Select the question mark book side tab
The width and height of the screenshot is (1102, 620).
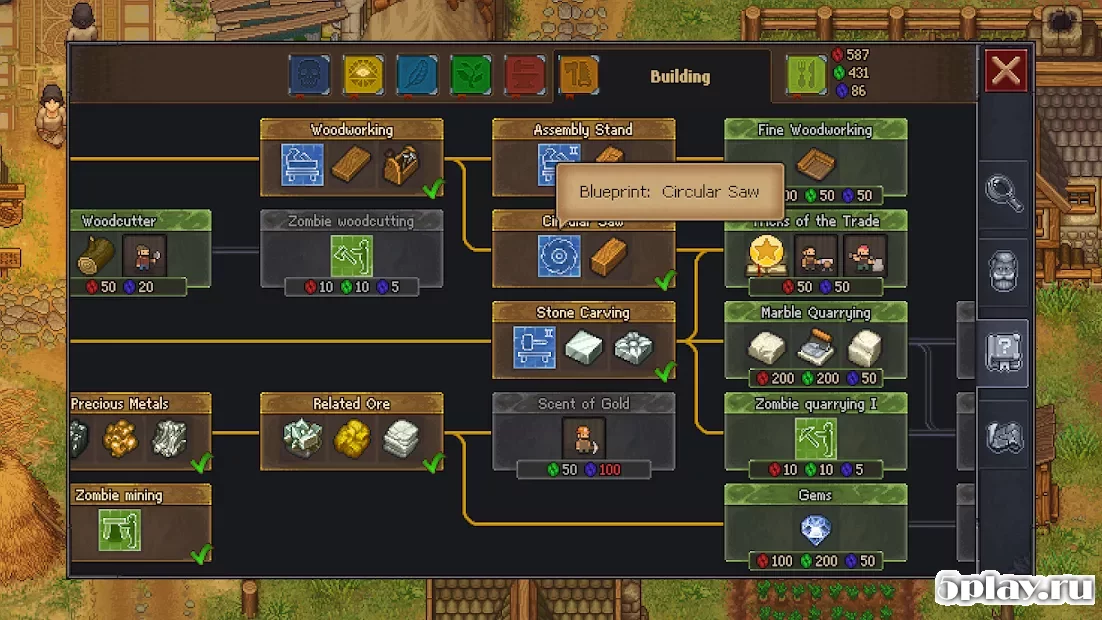pos(1003,354)
